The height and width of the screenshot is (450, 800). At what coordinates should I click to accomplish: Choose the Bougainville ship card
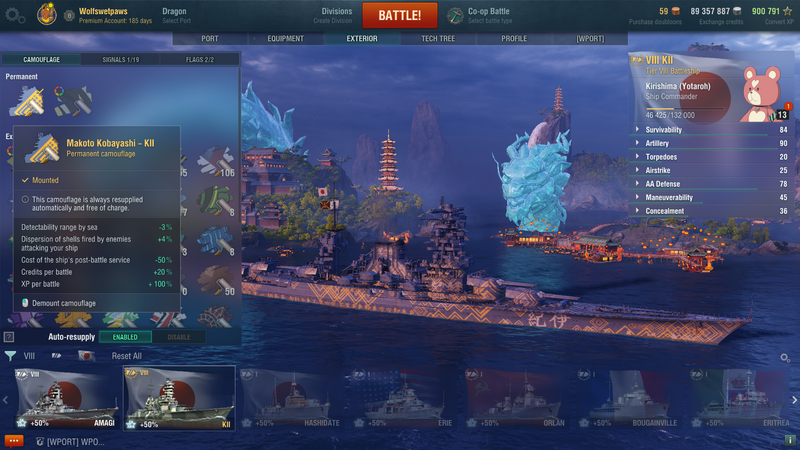coord(628,397)
